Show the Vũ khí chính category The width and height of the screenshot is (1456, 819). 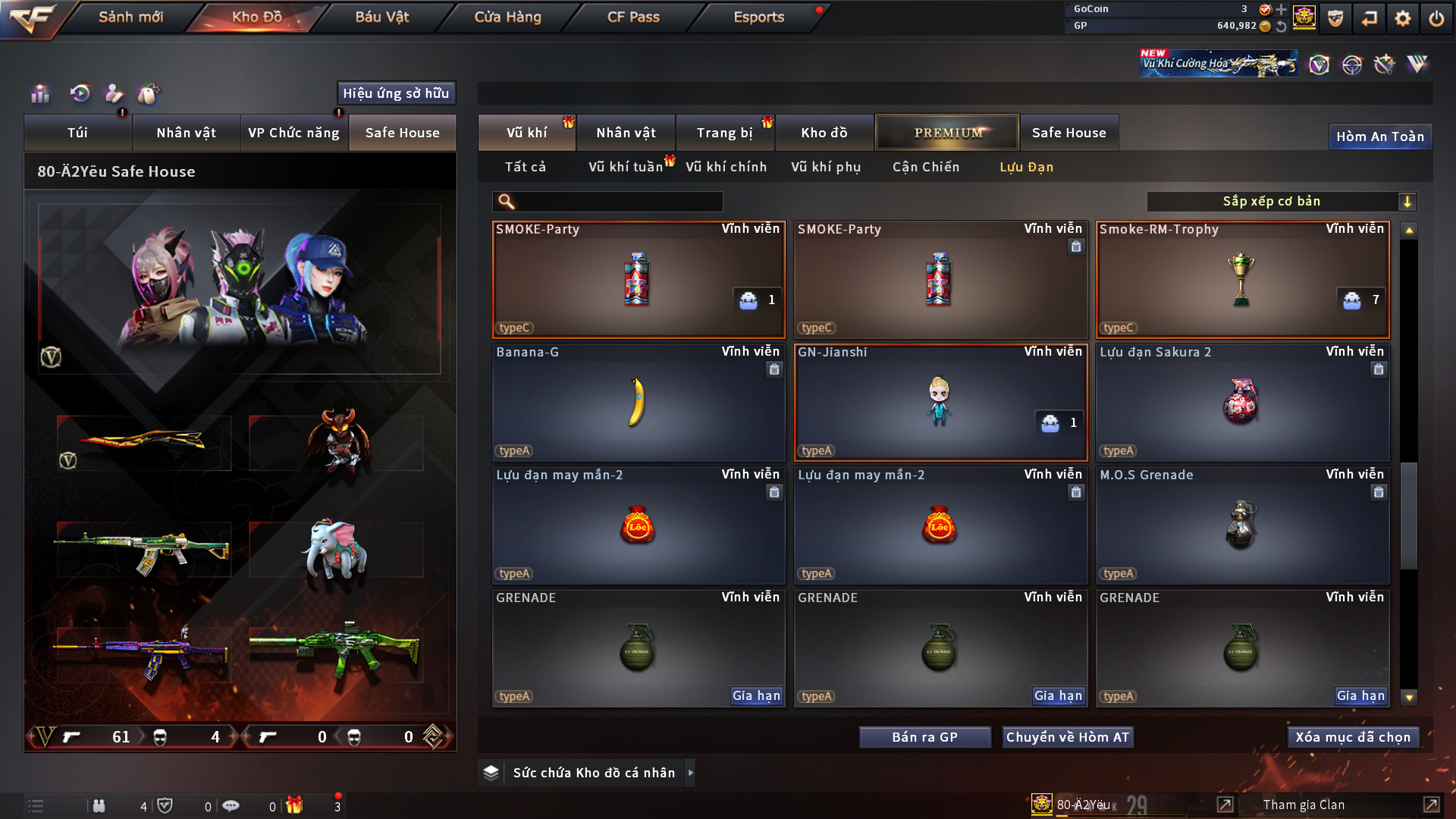[x=726, y=167]
